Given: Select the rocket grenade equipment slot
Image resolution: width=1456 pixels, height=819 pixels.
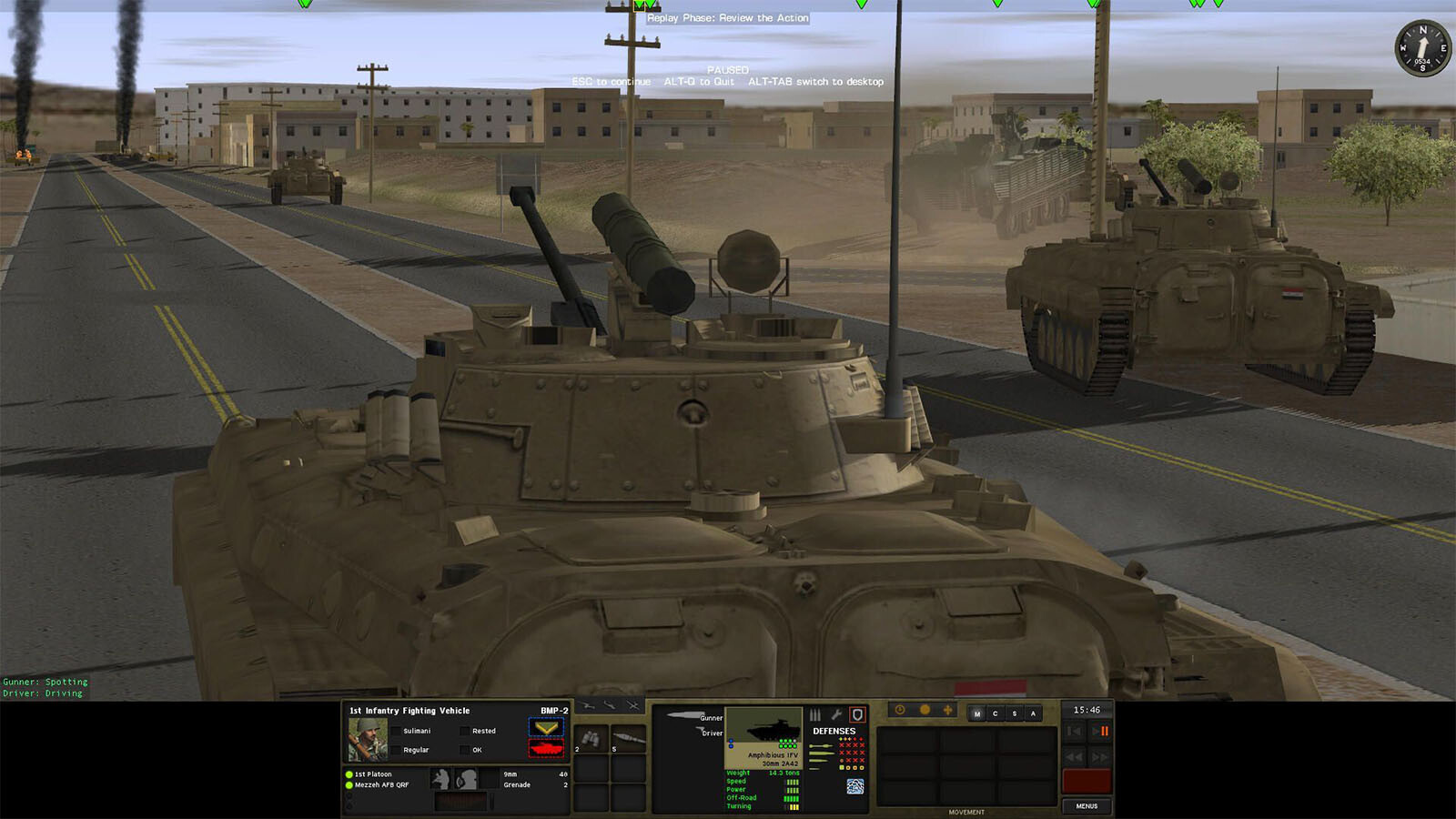Looking at the screenshot, I should click(628, 739).
